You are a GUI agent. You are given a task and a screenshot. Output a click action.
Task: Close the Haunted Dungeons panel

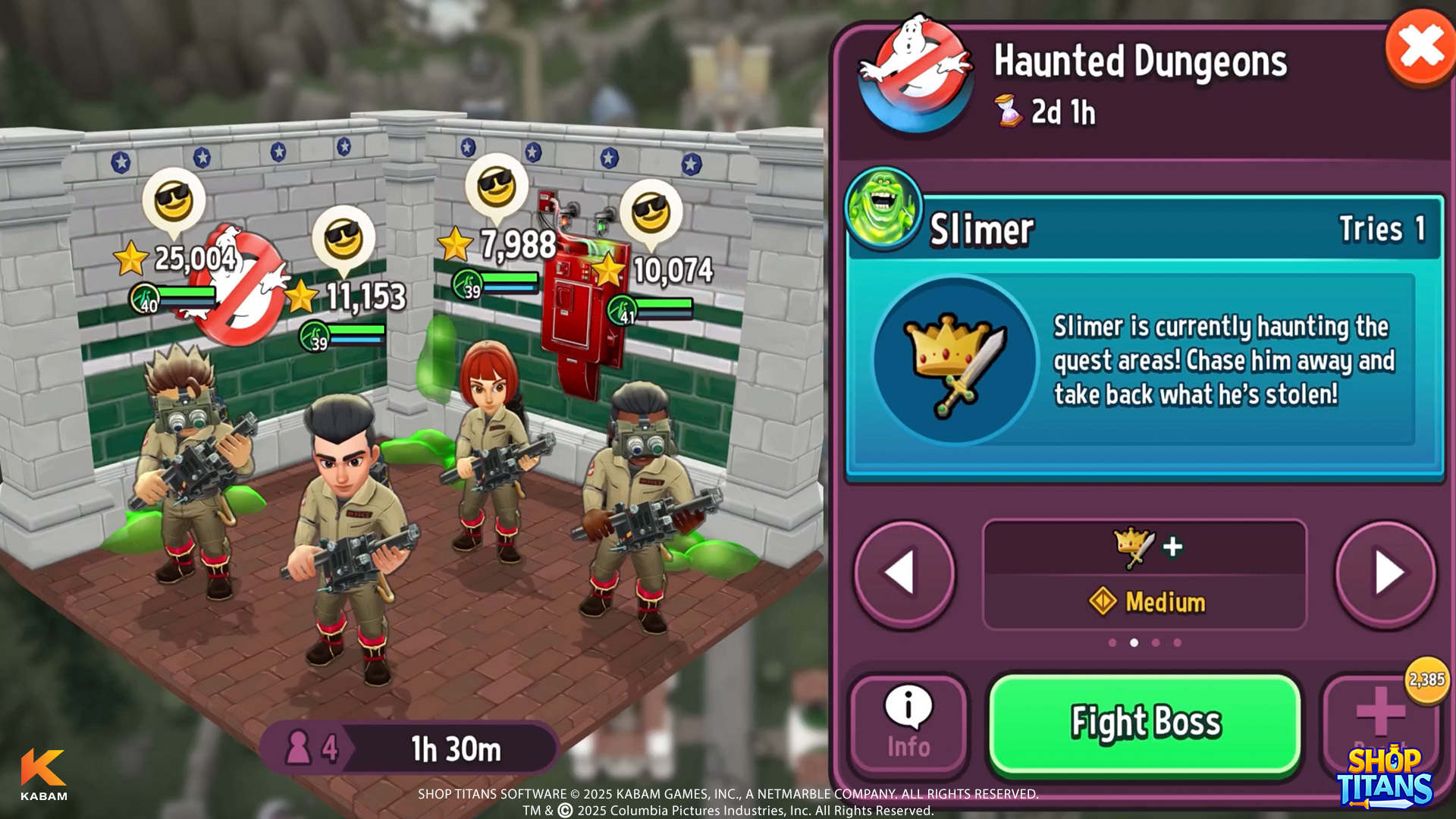[1420, 47]
